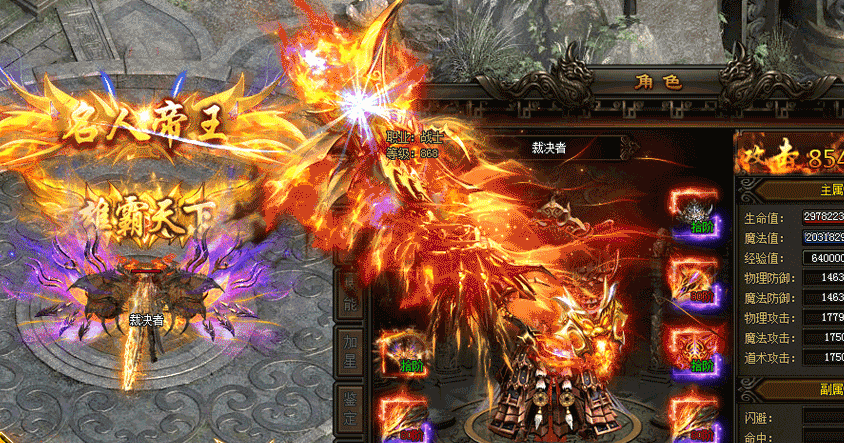Switch to the 加星 side tab
The width and height of the screenshot is (844, 443).
point(347,350)
